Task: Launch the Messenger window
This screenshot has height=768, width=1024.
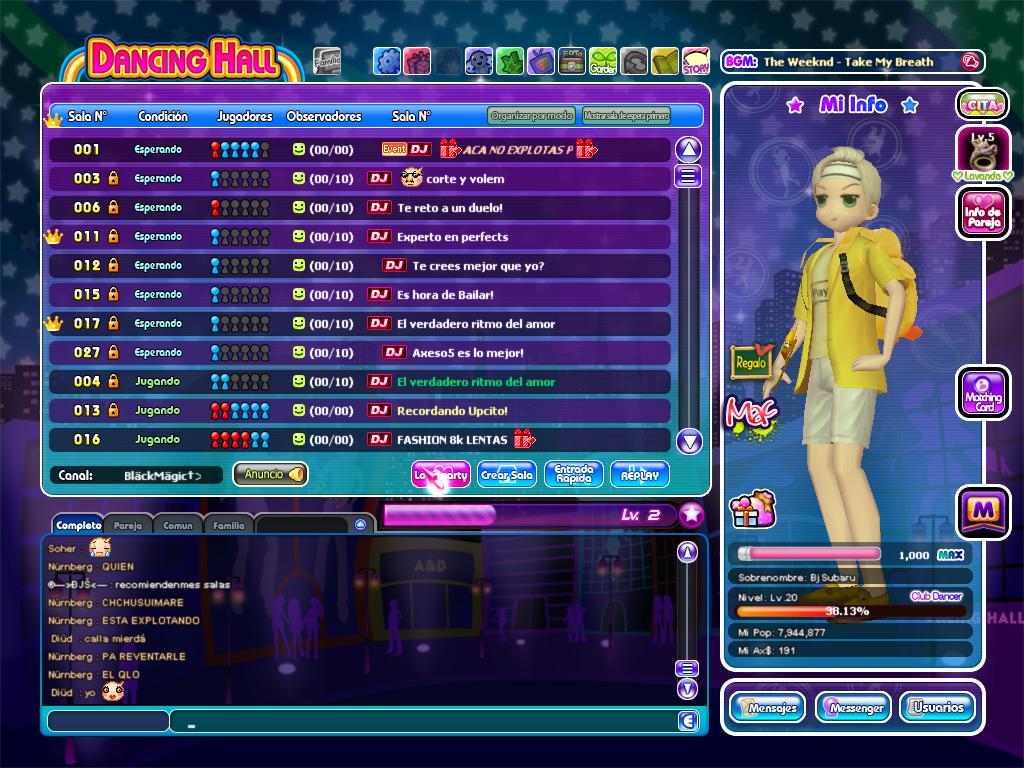Action: click(853, 707)
